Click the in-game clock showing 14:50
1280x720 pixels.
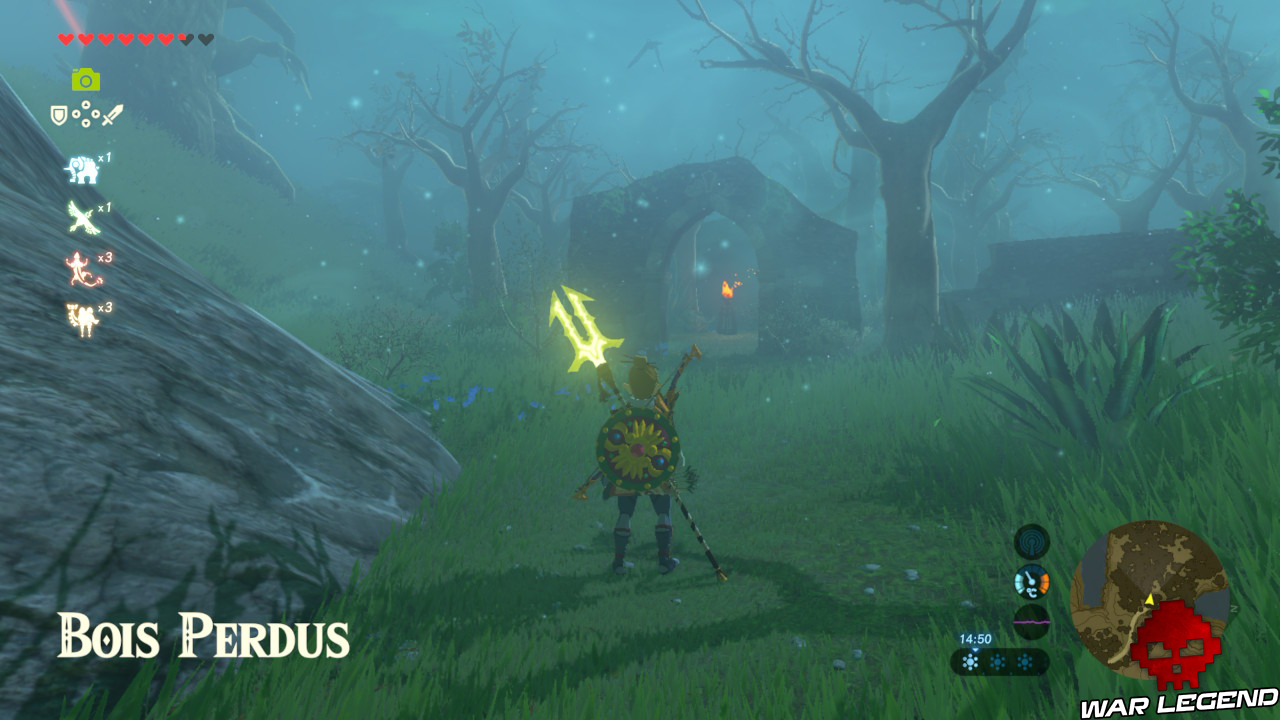point(976,638)
